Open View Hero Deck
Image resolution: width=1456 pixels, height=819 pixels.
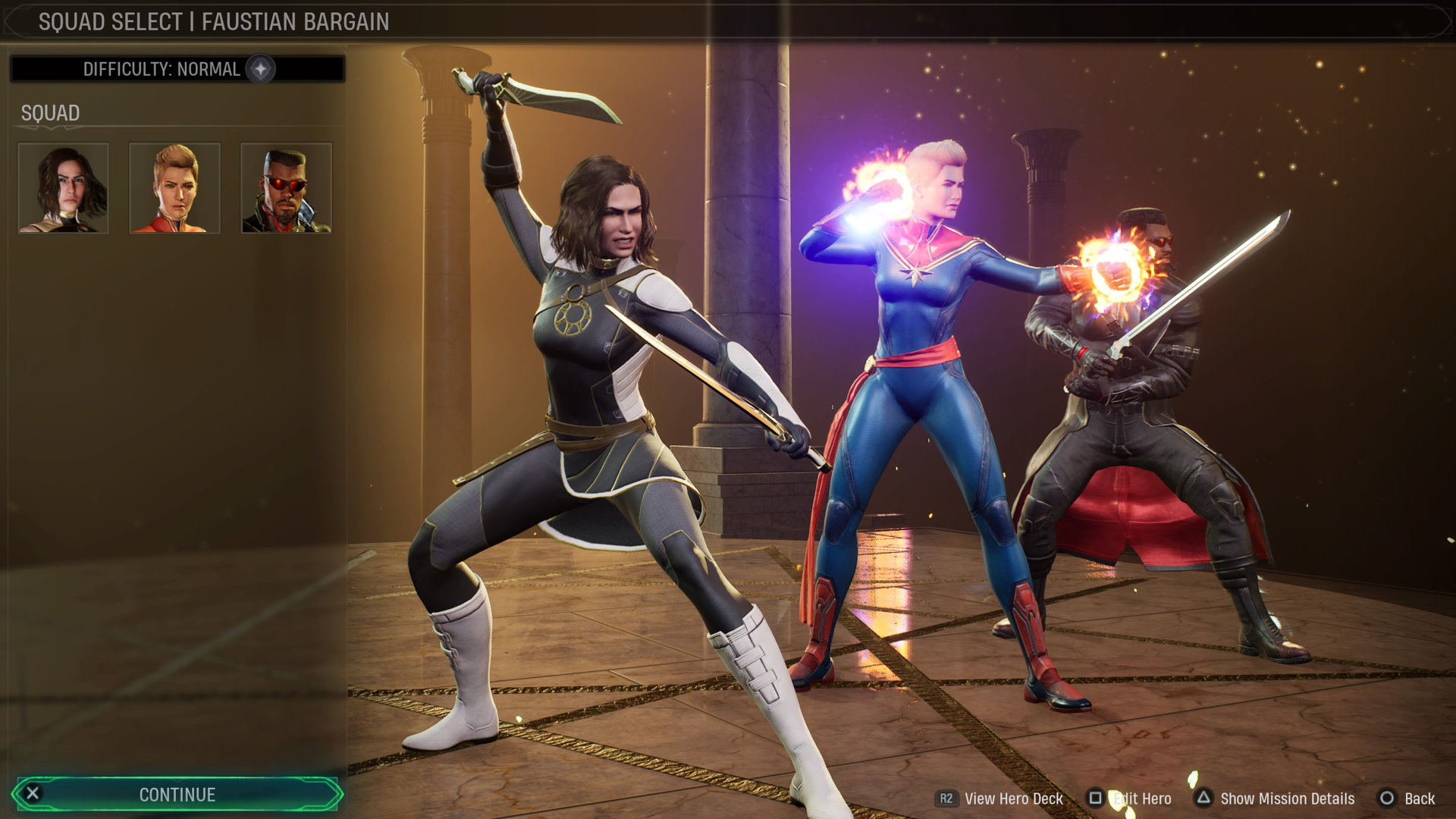coord(1001,799)
